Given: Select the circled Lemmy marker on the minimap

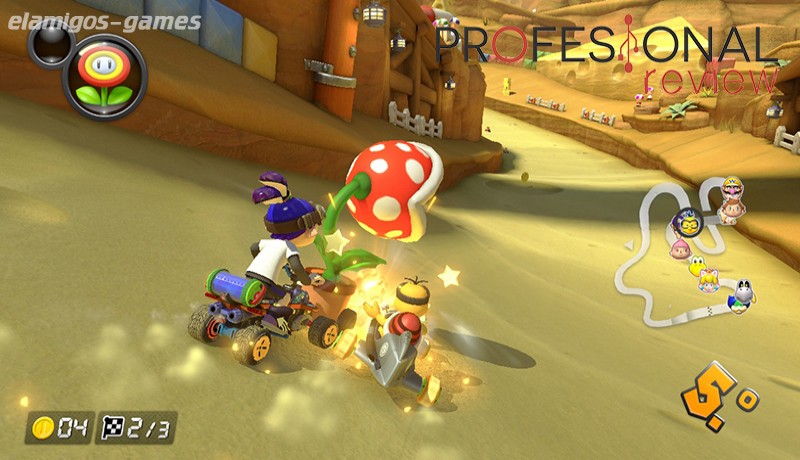Looking at the screenshot, I should click(689, 222).
